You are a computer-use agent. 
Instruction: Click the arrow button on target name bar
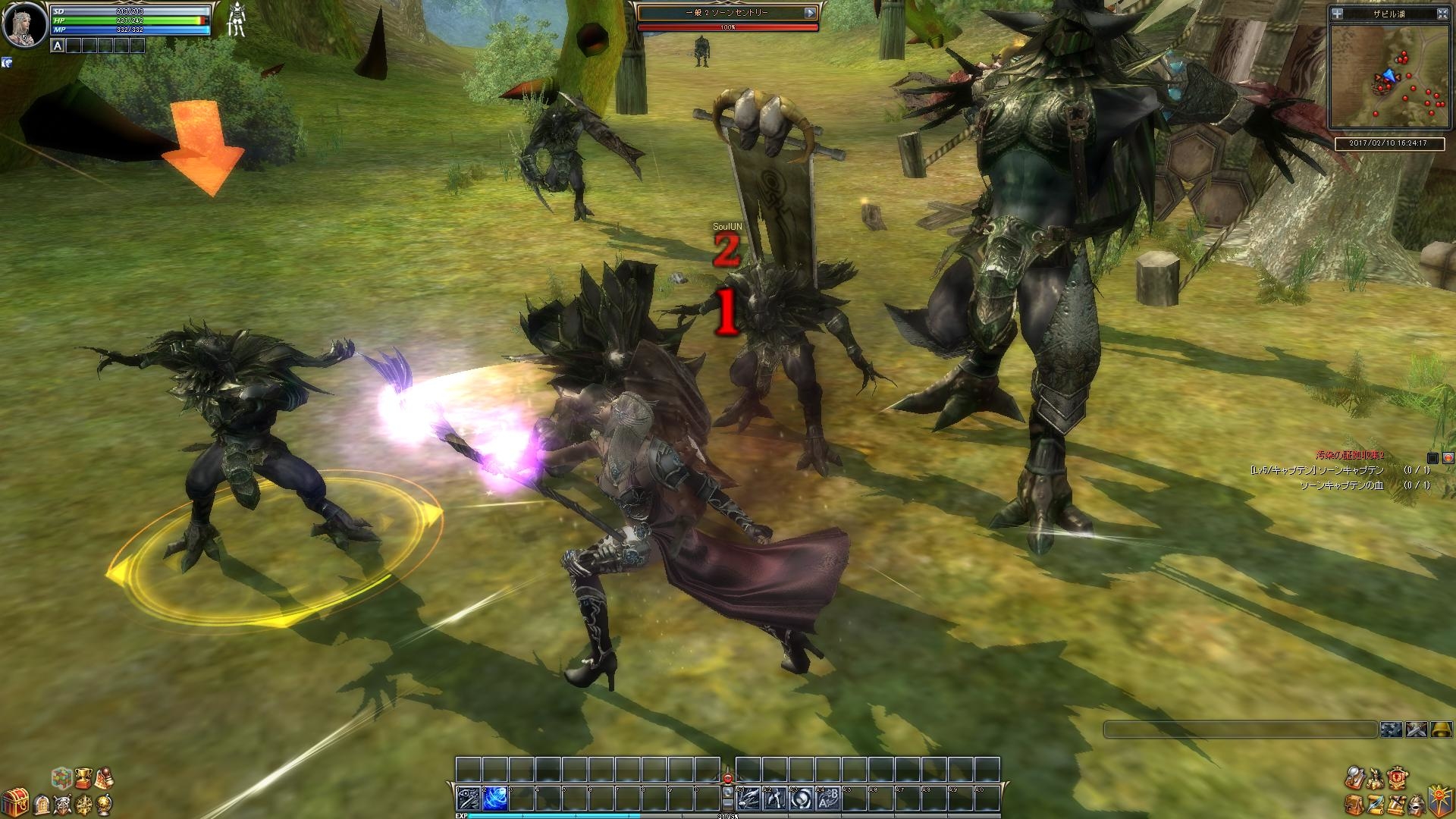pos(810,13)
